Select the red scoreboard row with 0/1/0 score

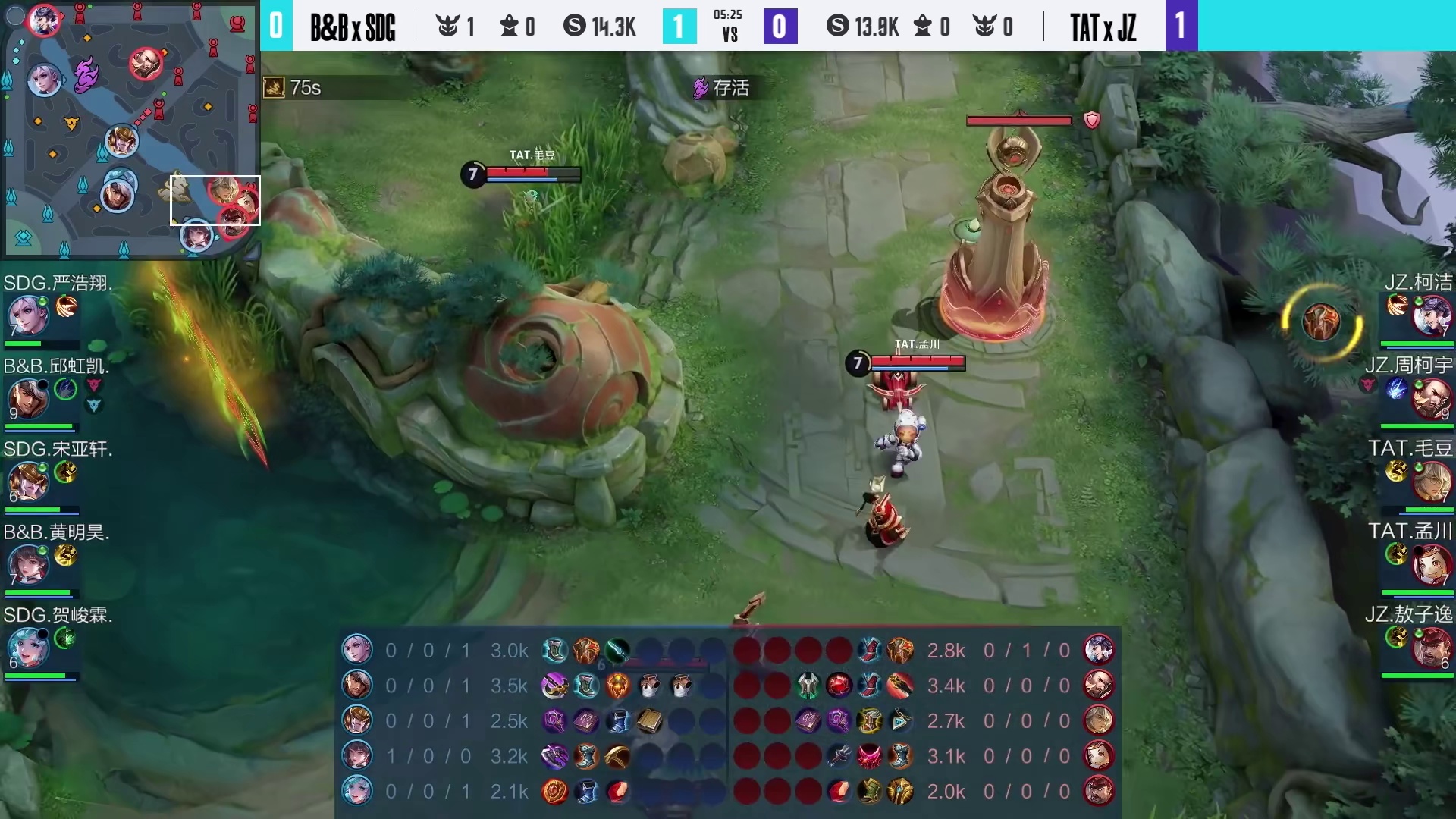[x=924, y=651]
